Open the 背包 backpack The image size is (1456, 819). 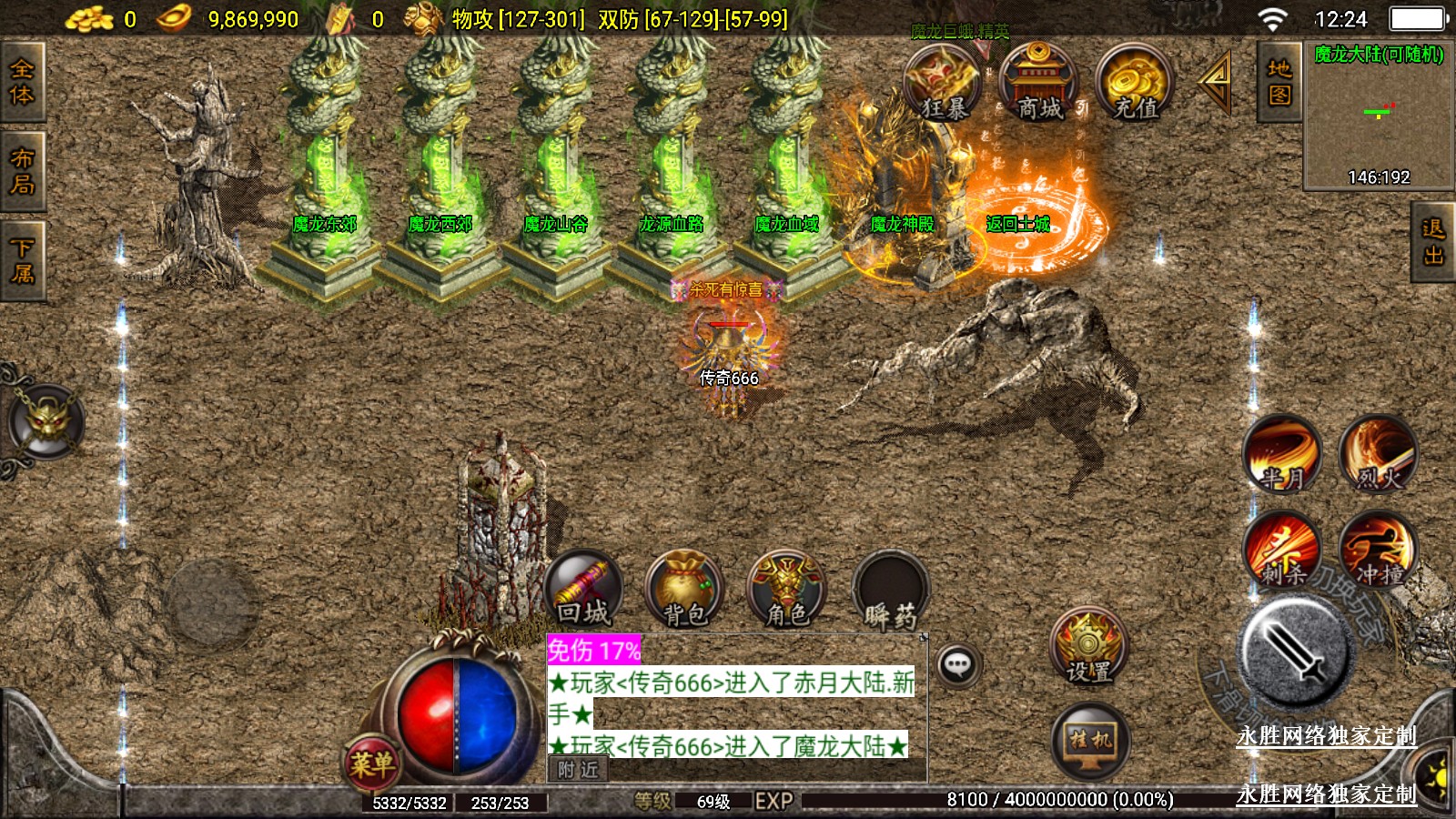point(684,591)
